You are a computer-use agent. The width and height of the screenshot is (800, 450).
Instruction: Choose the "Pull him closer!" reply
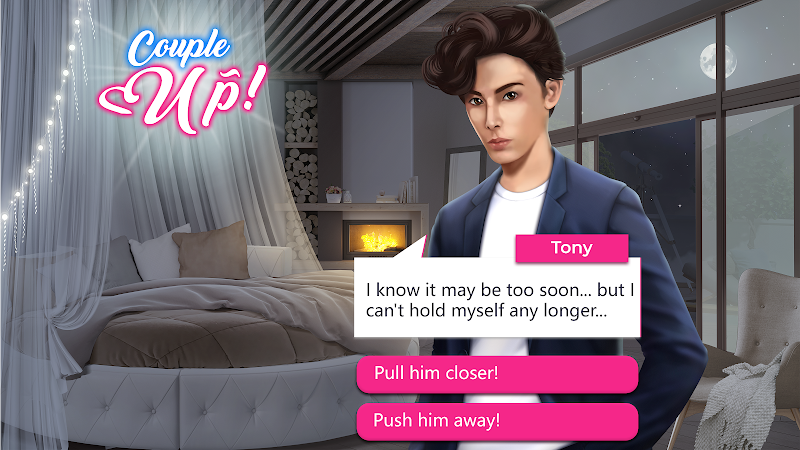pyautogui.click(x=497, y=374)
